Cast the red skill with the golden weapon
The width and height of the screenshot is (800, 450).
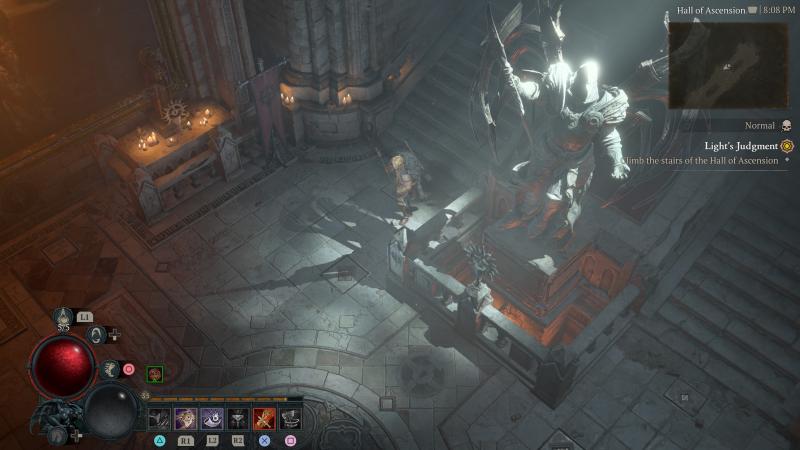pyautogui.click(x=264, y=418)
